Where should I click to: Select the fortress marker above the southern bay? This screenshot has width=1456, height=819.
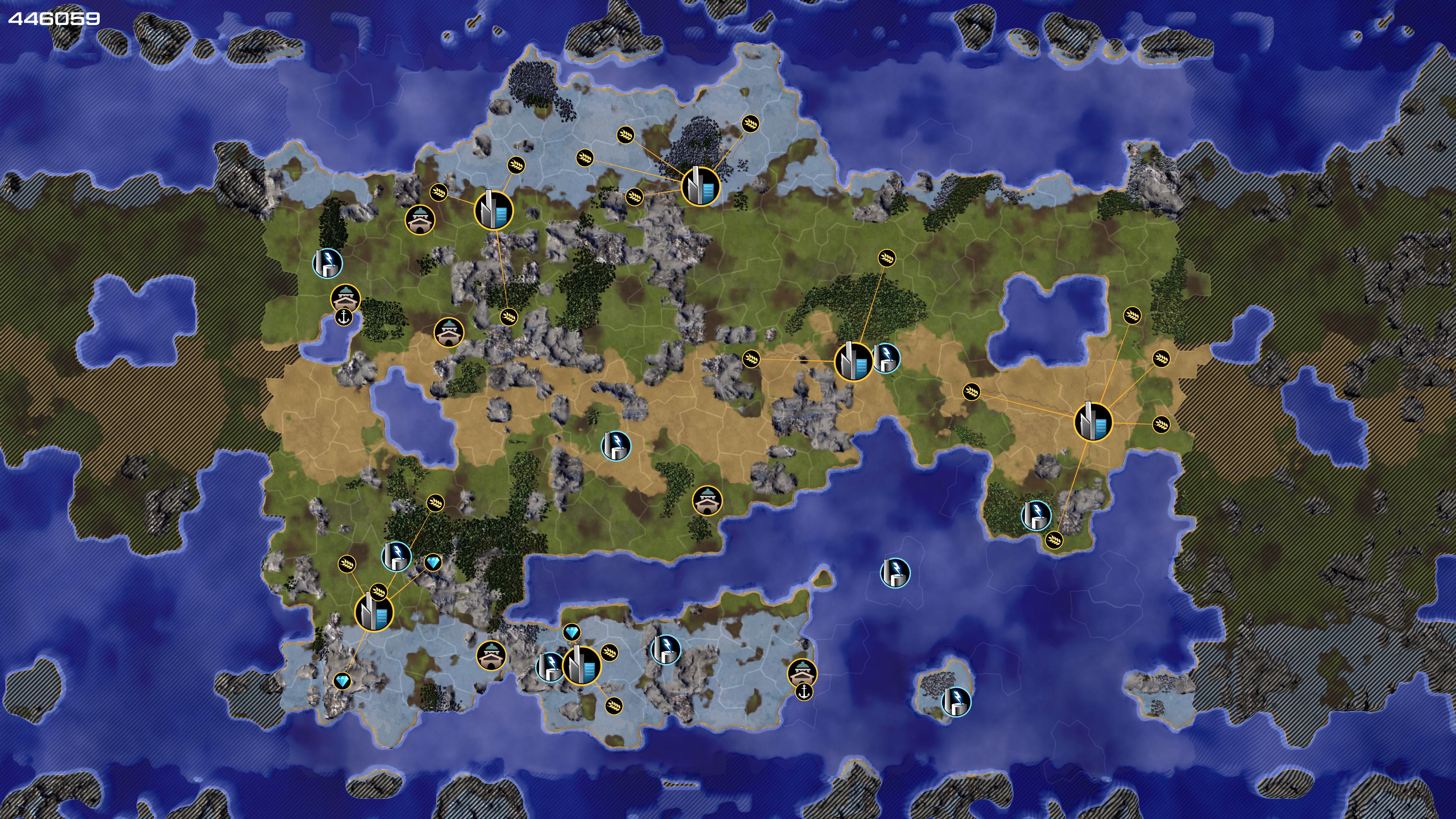[x=707, y=500]
